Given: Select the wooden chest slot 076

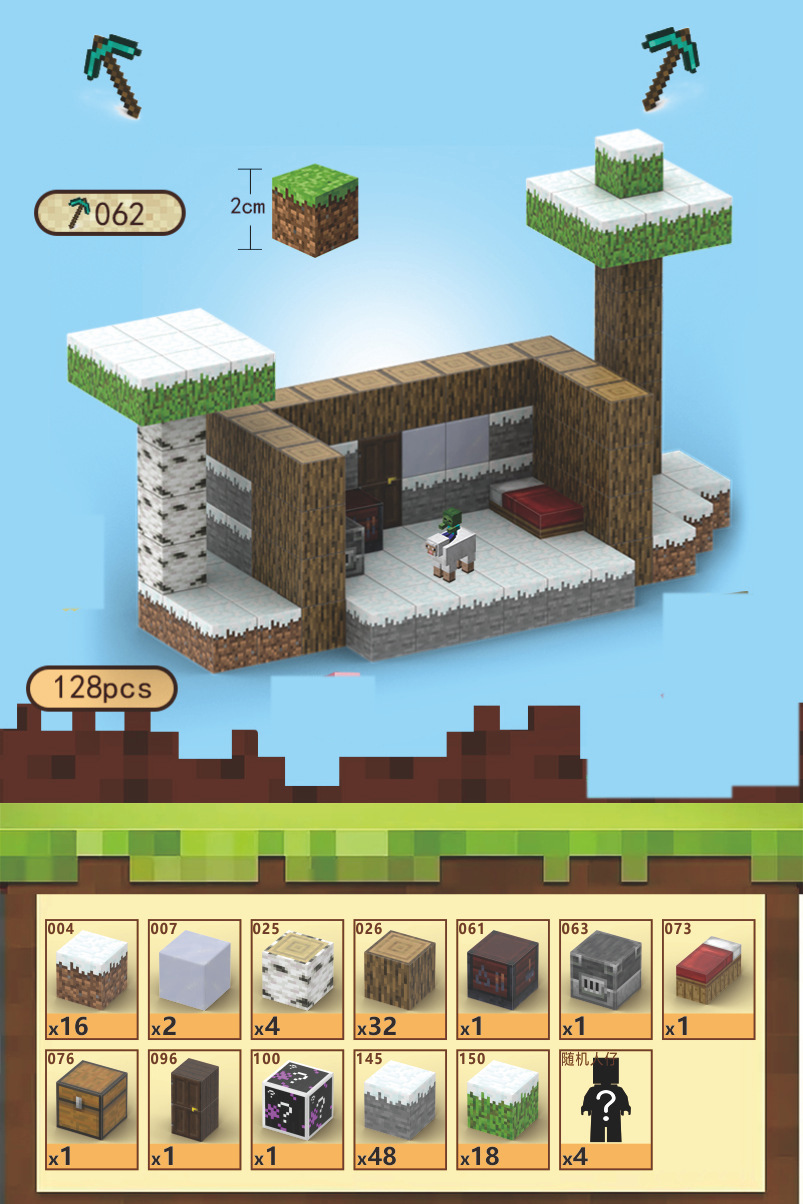Looking at the screenshot, I should [92, 1109].
